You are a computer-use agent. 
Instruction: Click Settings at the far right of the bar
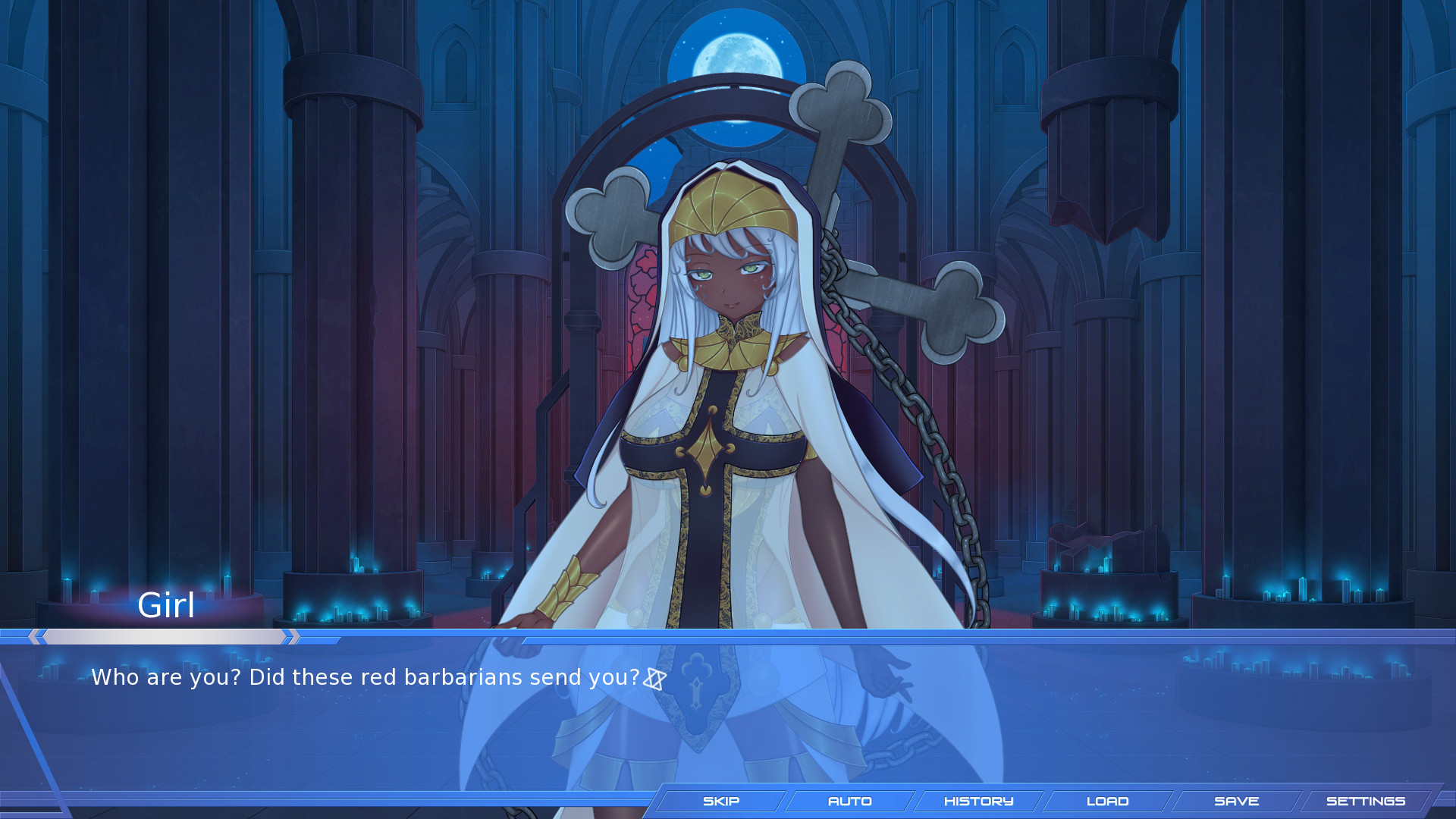coord(1365,801)
